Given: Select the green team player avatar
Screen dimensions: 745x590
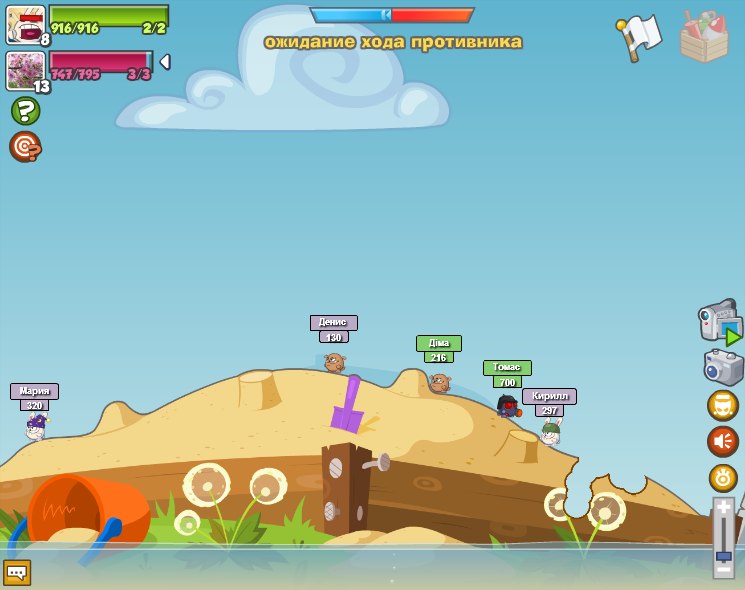Looking at the screenshot, I should (24, 24).
